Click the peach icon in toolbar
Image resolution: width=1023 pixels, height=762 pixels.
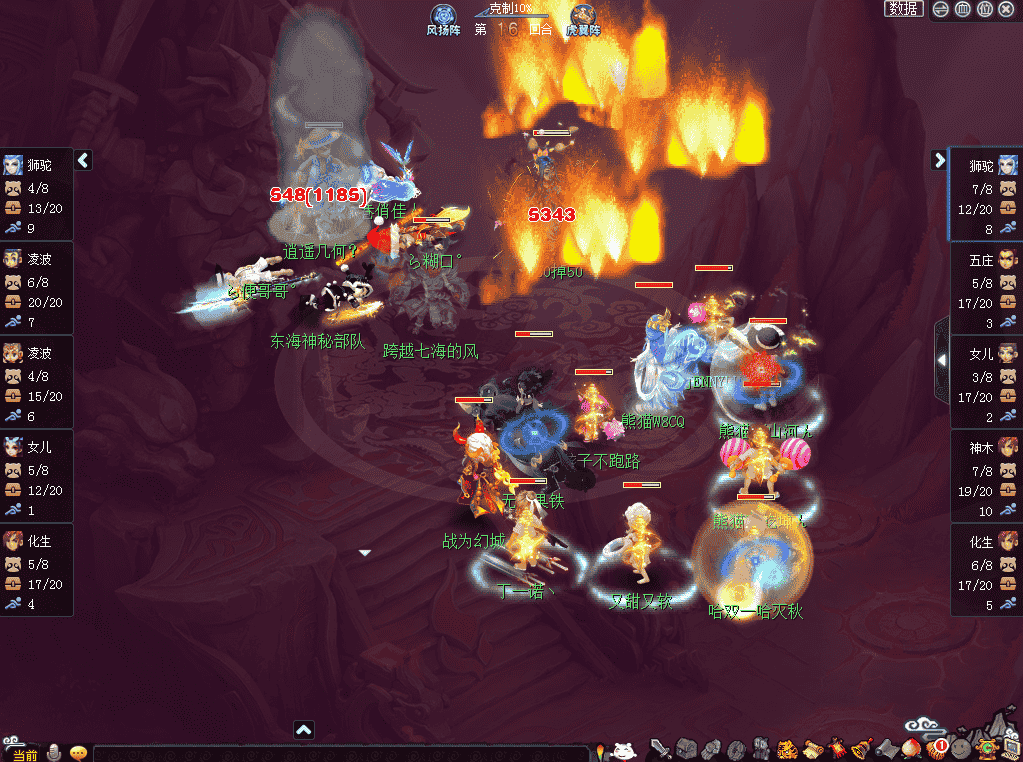(x=911, y=748)
